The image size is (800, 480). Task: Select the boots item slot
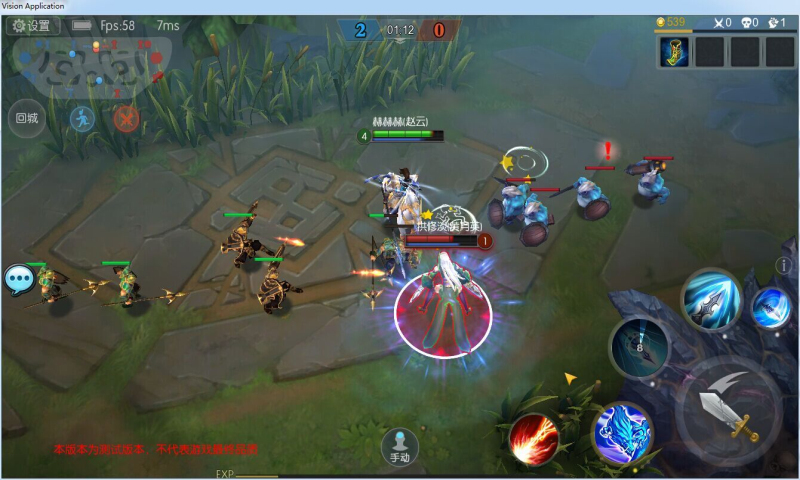pyautogui.click(x=674, y=52)
